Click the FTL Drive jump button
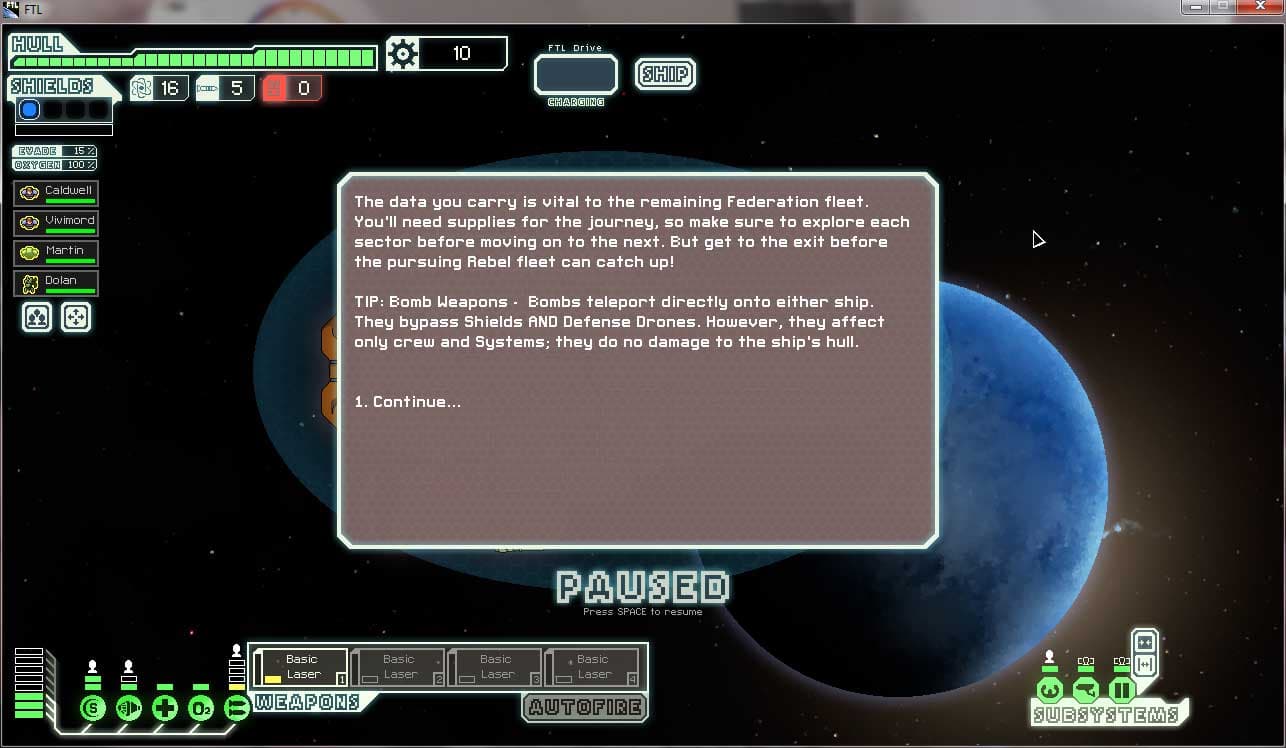Image resolution: width=1286 pixels, height=748 pixels. [x=576, y=75]
